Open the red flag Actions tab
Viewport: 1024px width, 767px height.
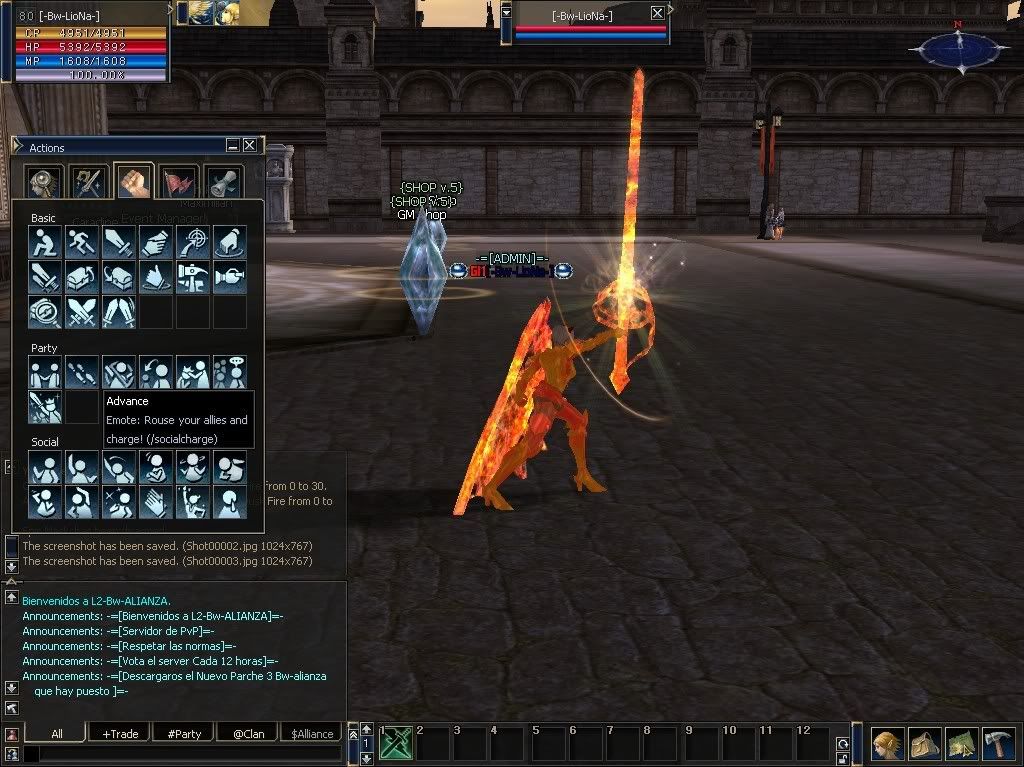point(178,182)
